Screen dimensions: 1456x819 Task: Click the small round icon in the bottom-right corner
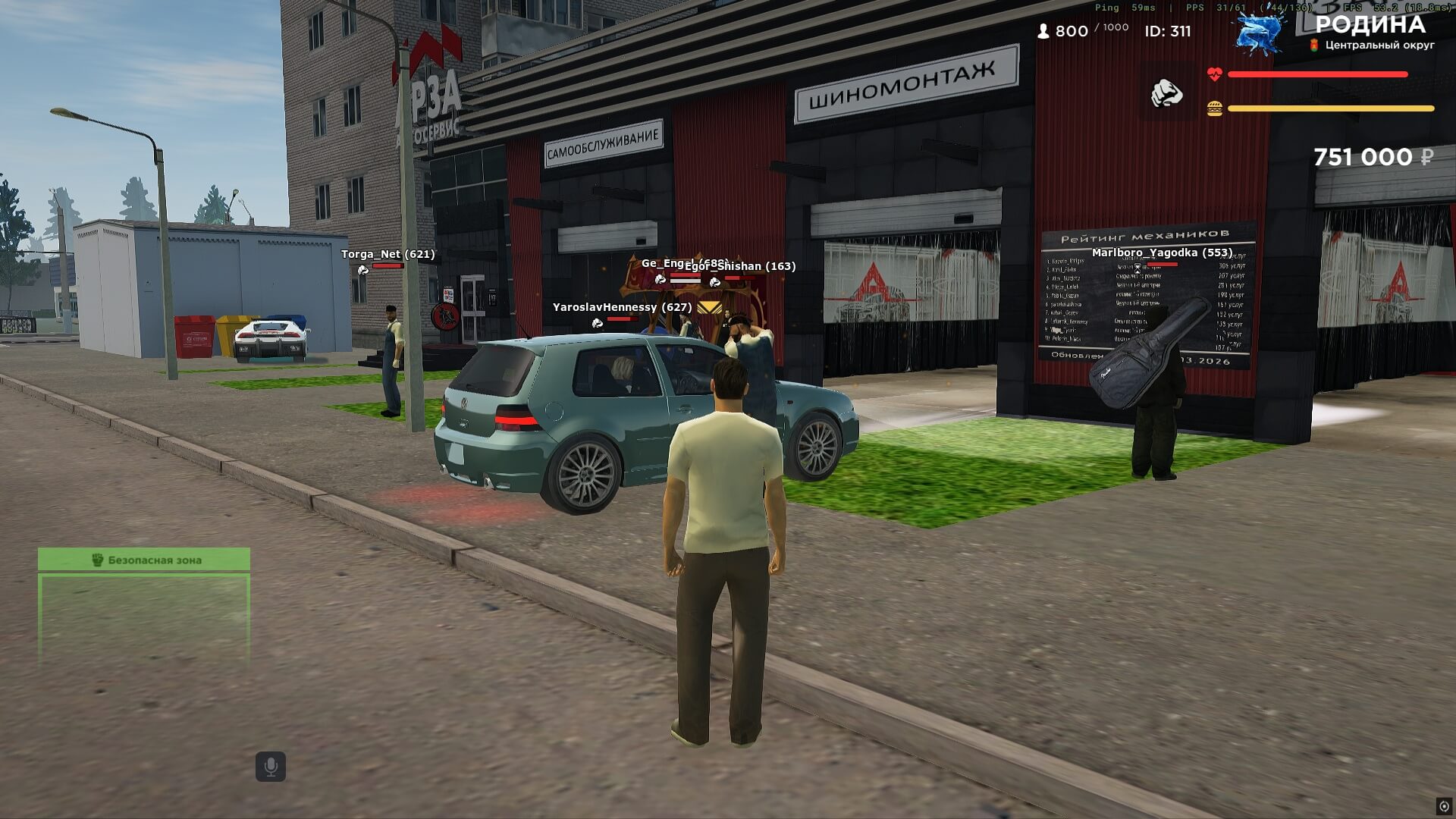point(1444,806)
